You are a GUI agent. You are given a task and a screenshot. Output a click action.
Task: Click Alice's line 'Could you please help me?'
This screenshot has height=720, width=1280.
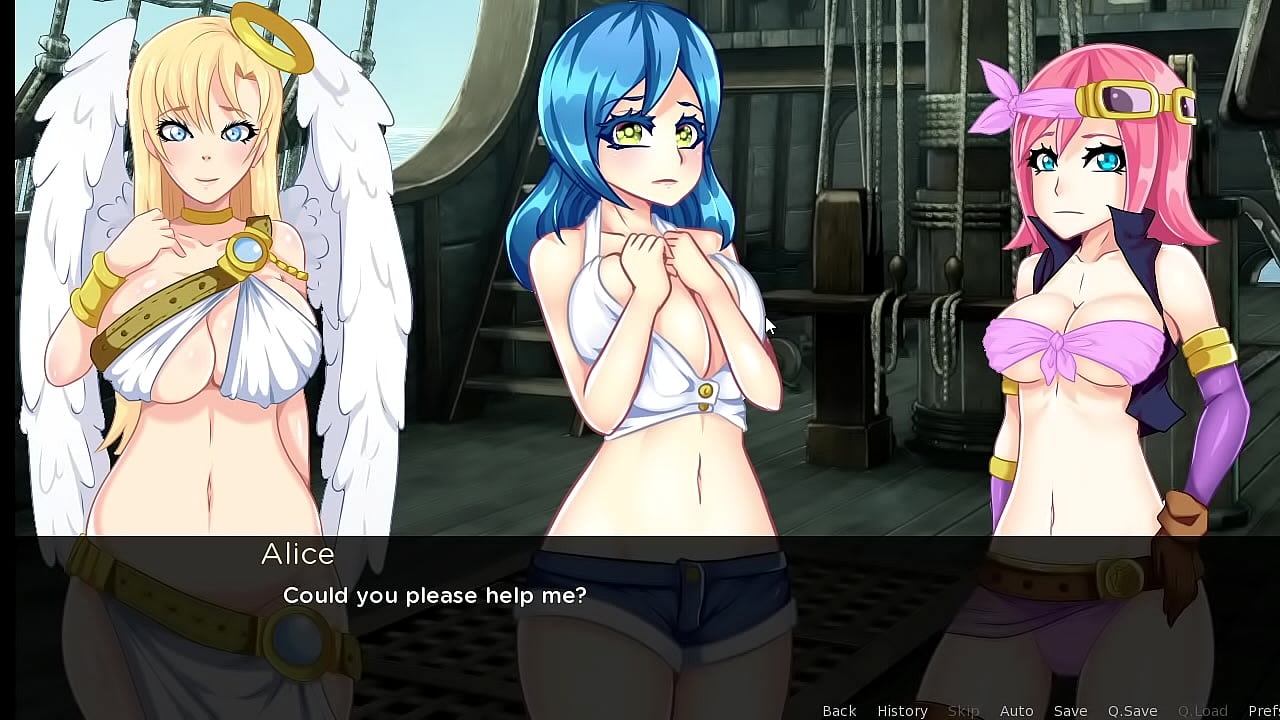(436, 595)
